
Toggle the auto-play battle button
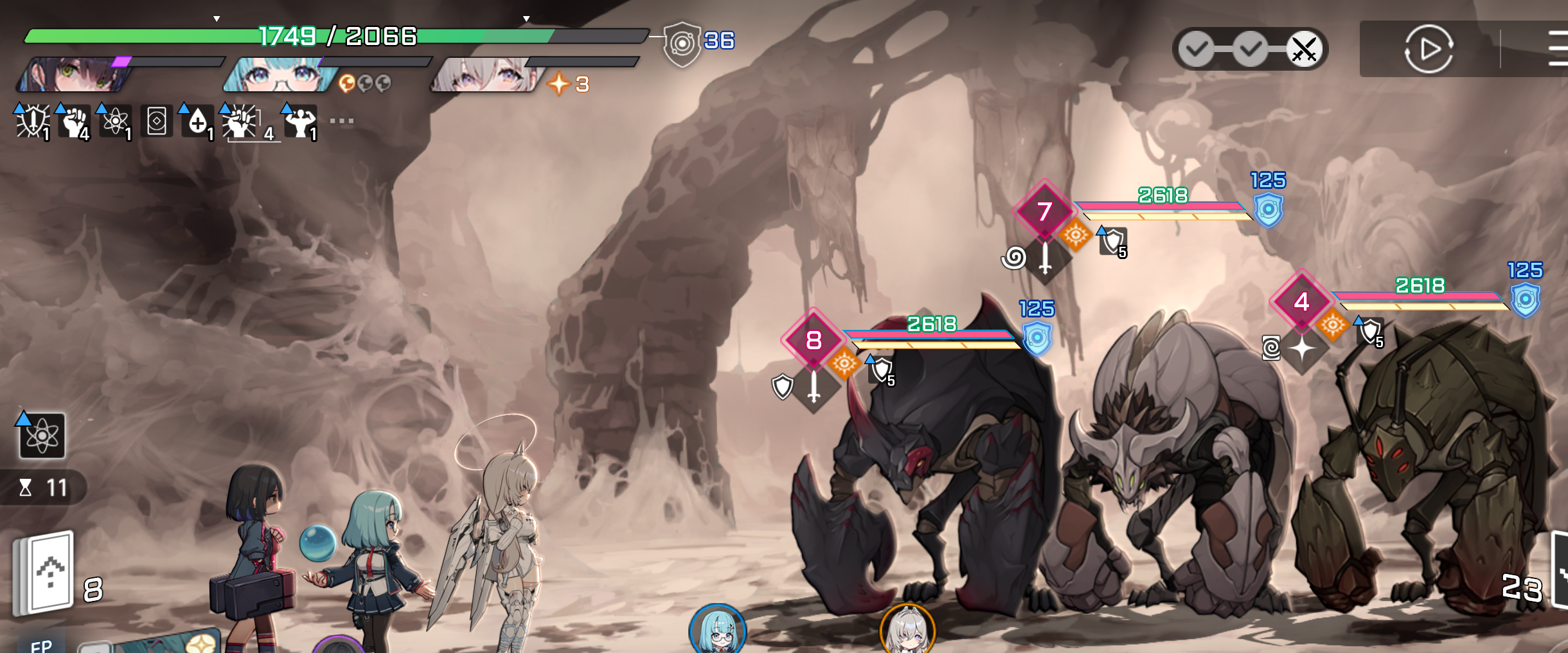coord(1428,49)
